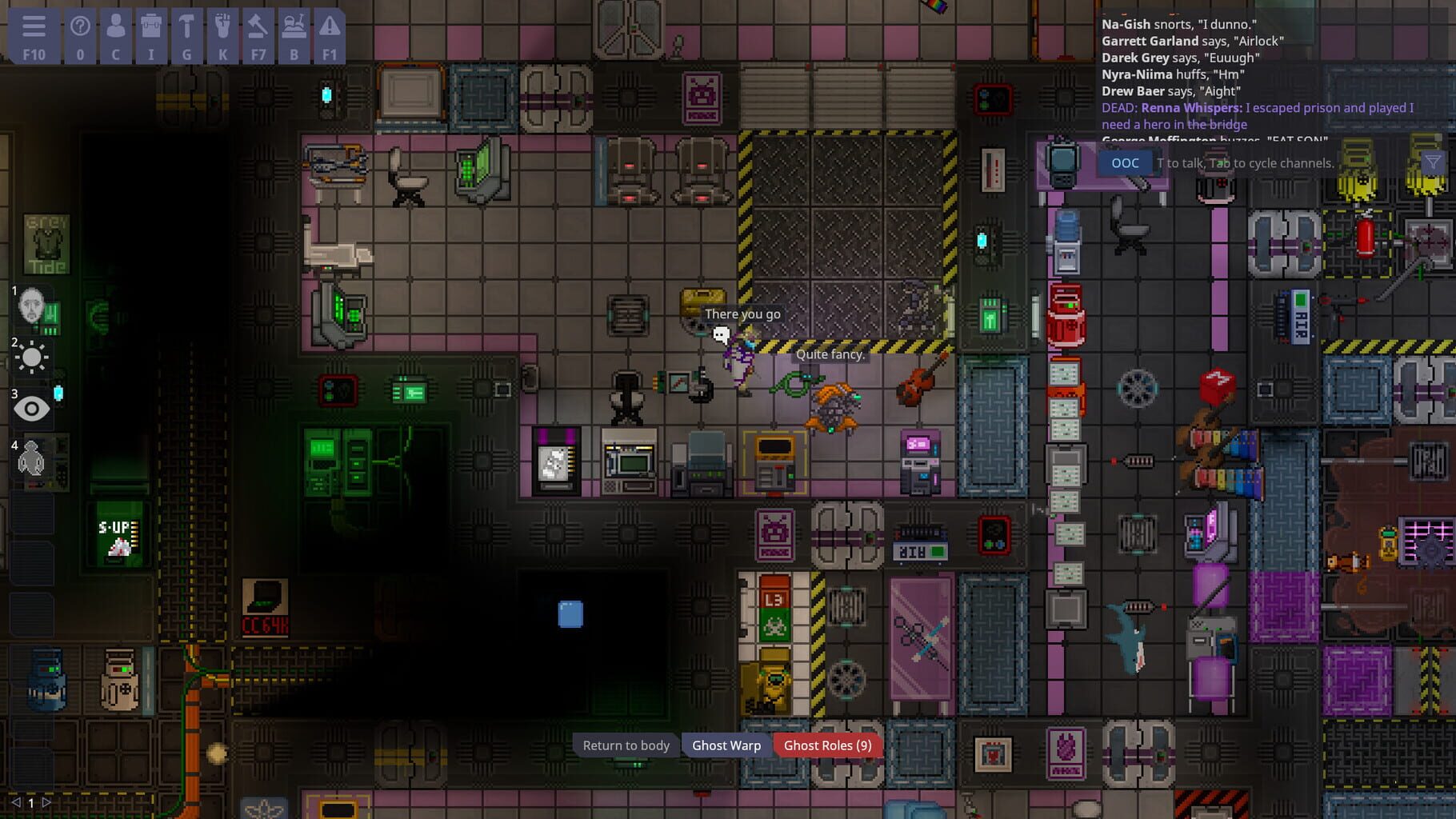
Task: Select the ghost portrait in hotbar slot 1
Action: click(x=32, y=308)
